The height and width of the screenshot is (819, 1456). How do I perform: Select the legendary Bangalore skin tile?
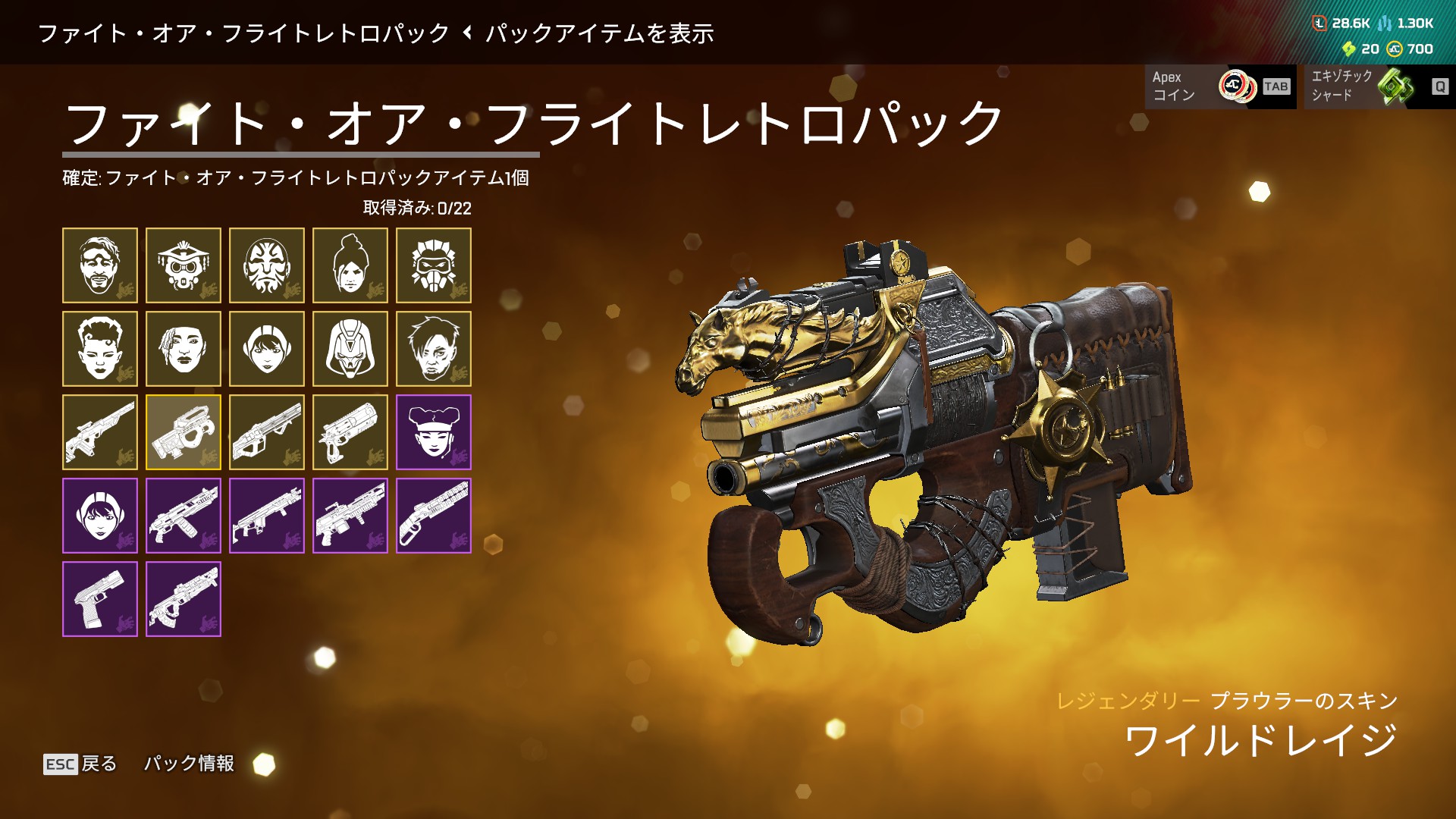pyautogui.click(x=184, y=349)
